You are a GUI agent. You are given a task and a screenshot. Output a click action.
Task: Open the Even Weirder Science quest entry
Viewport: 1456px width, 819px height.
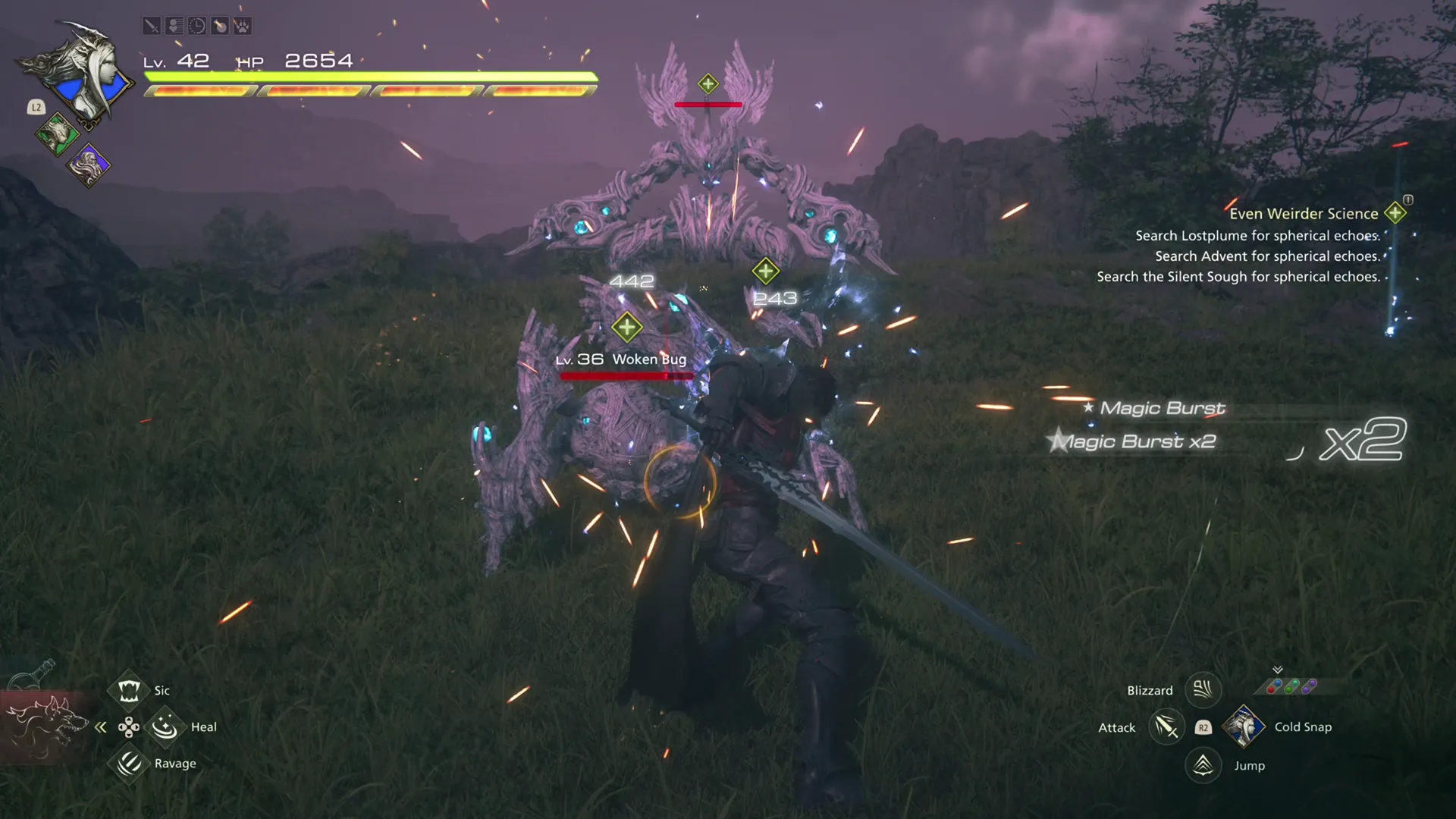coord(1303,213)
